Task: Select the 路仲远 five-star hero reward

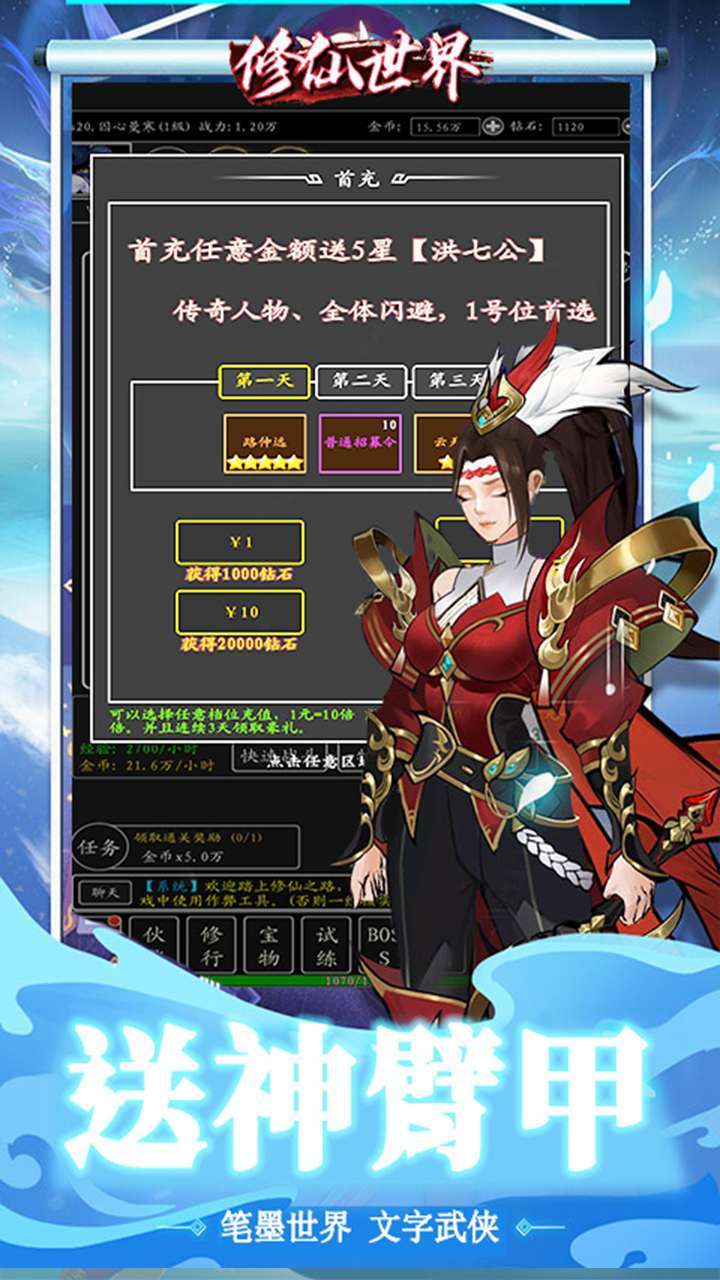Action: pyautogui.click(x=265, y=443)
